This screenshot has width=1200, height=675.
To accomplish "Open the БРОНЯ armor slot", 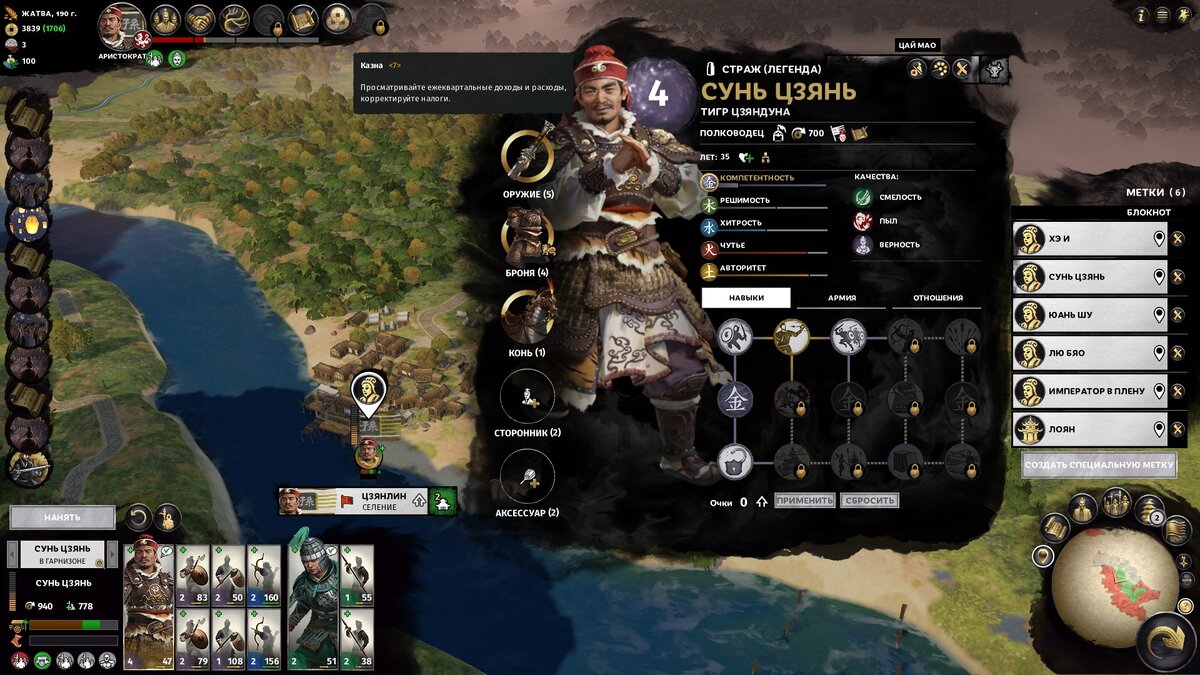I will tap(527, 236).
